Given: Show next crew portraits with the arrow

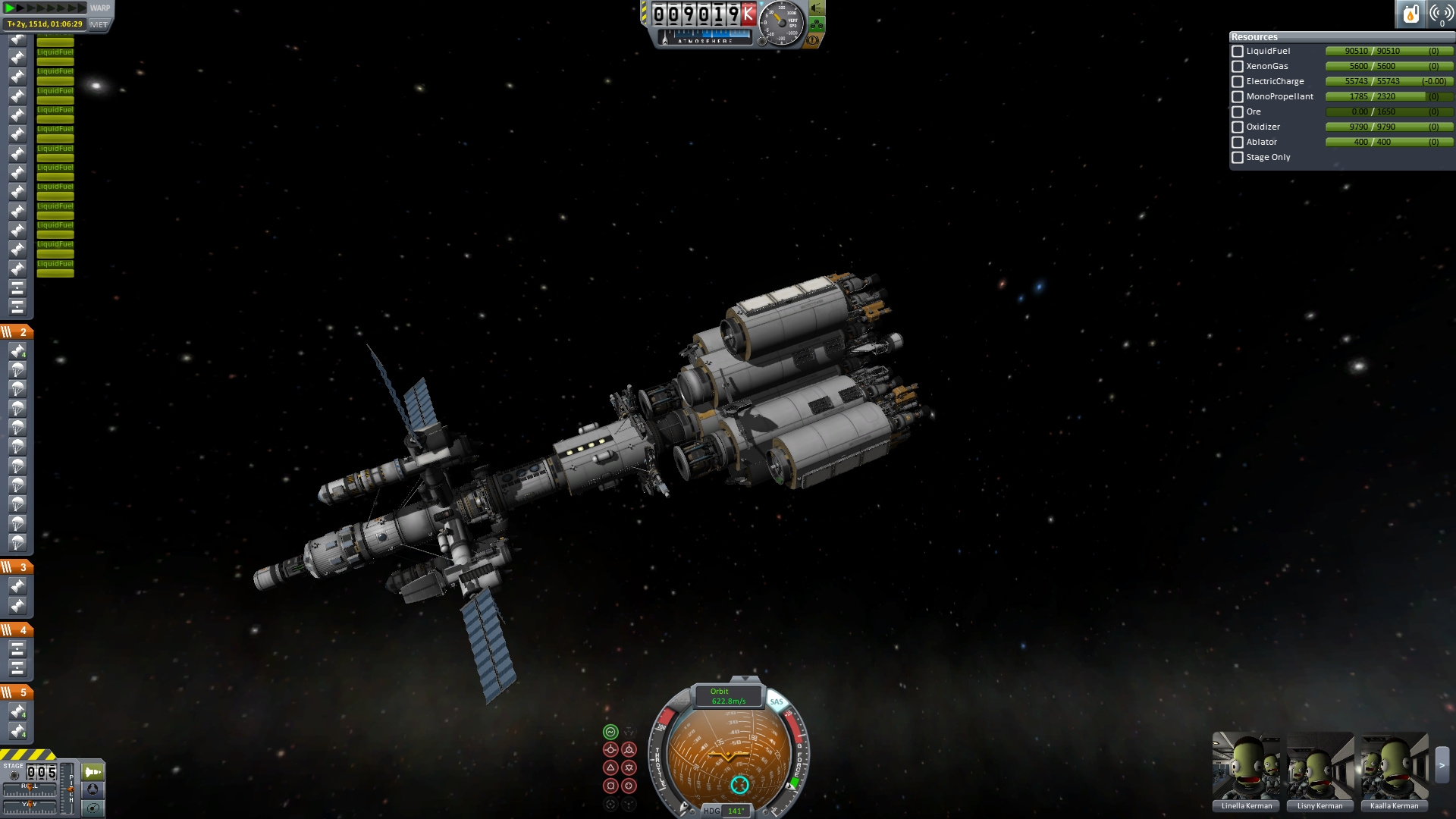Looking at the screenshot, I should [x=1442, y=766].
